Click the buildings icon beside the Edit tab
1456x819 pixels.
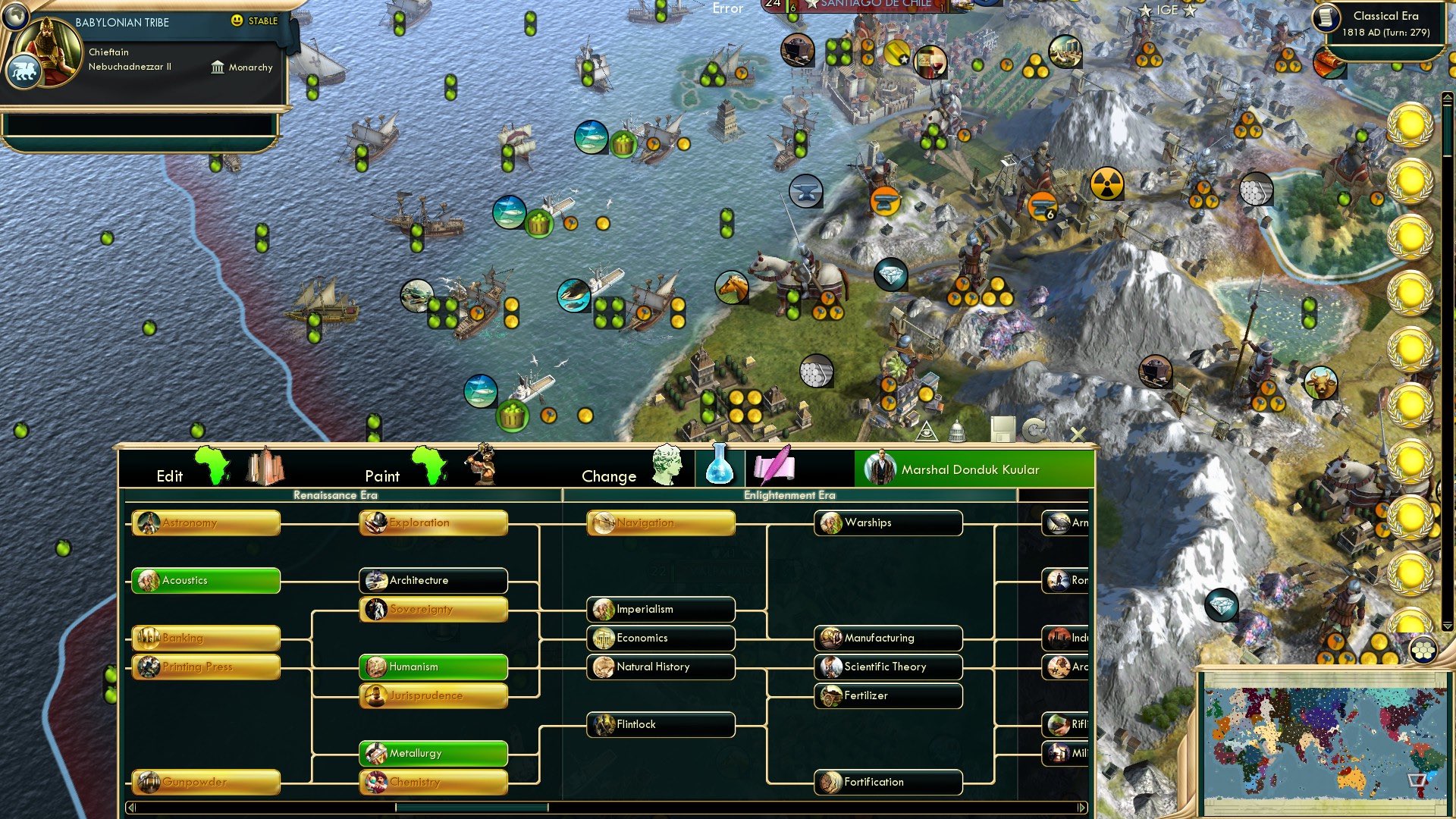(265, 465)
